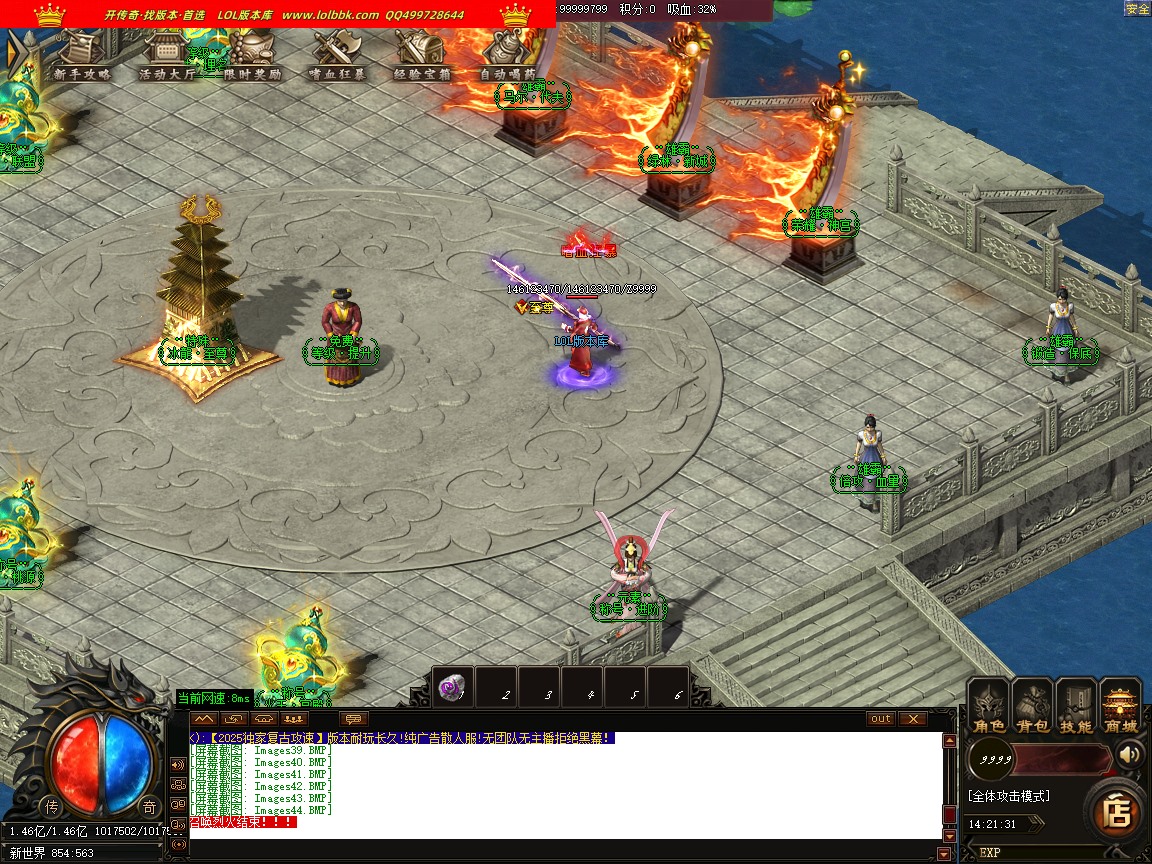Open the 角色 character panel

pos(989,708)
